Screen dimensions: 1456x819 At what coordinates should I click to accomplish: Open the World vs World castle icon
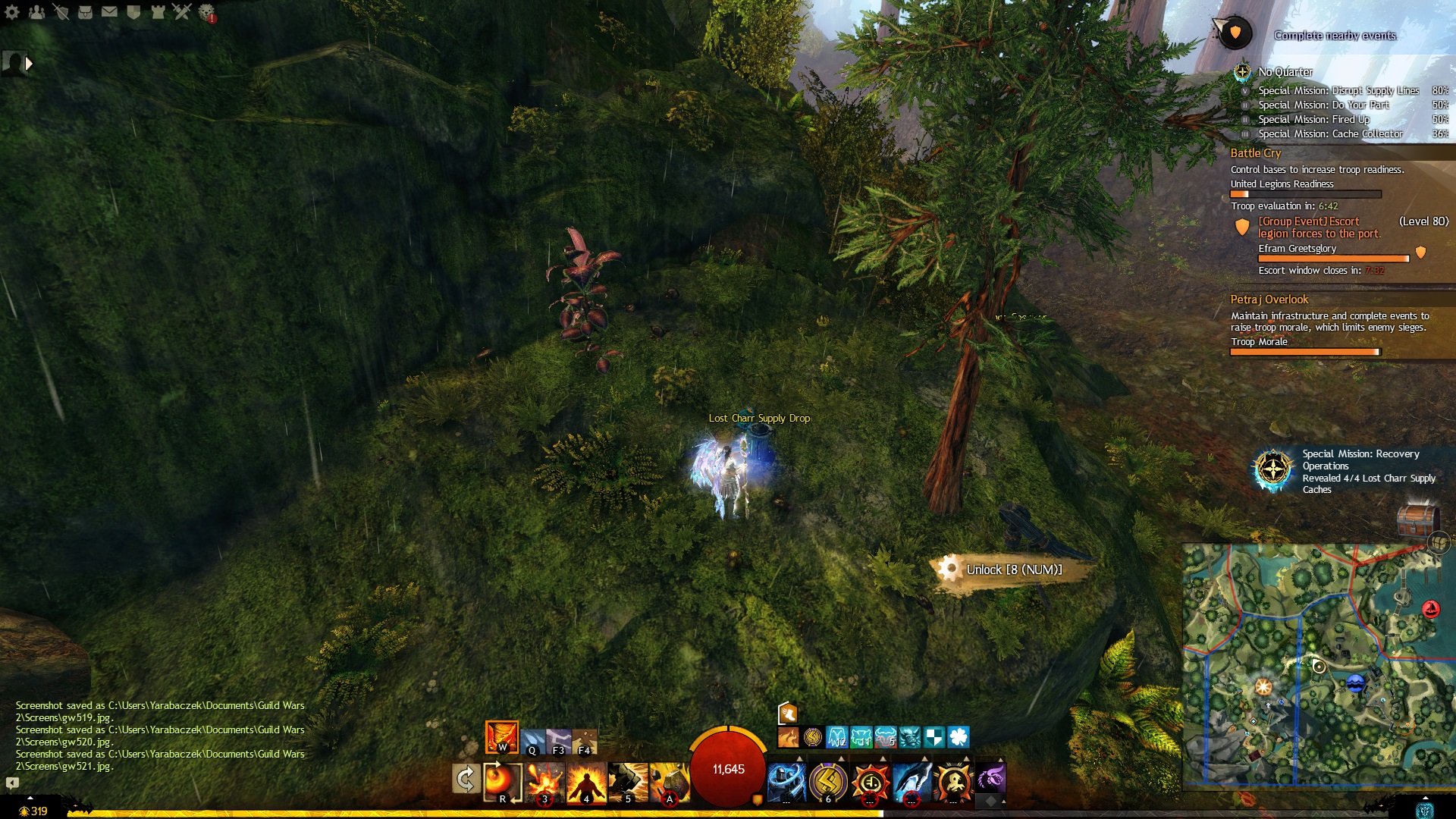158,12
